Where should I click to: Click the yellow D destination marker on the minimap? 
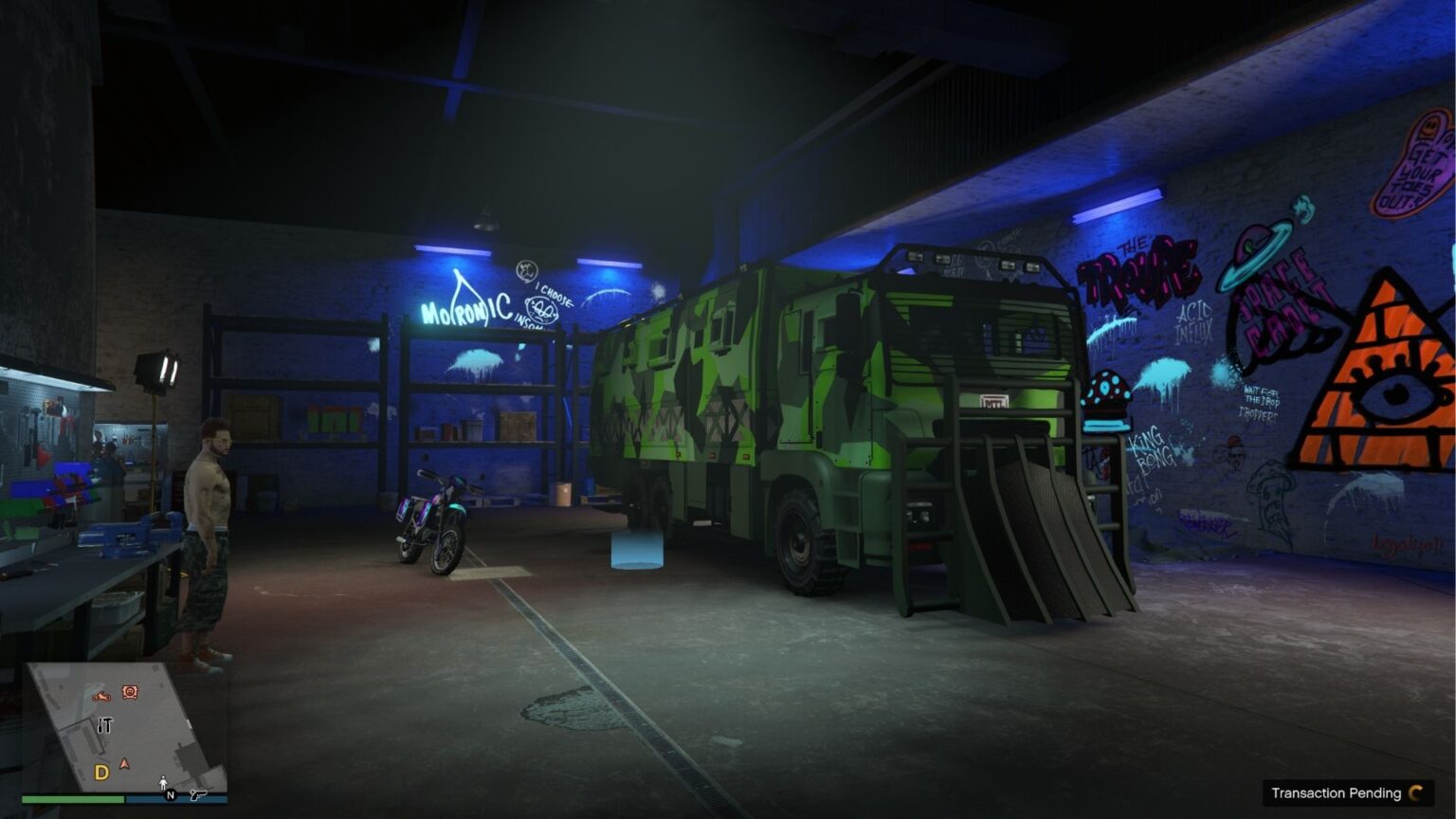pyautogui.click(x=102, y=771)
